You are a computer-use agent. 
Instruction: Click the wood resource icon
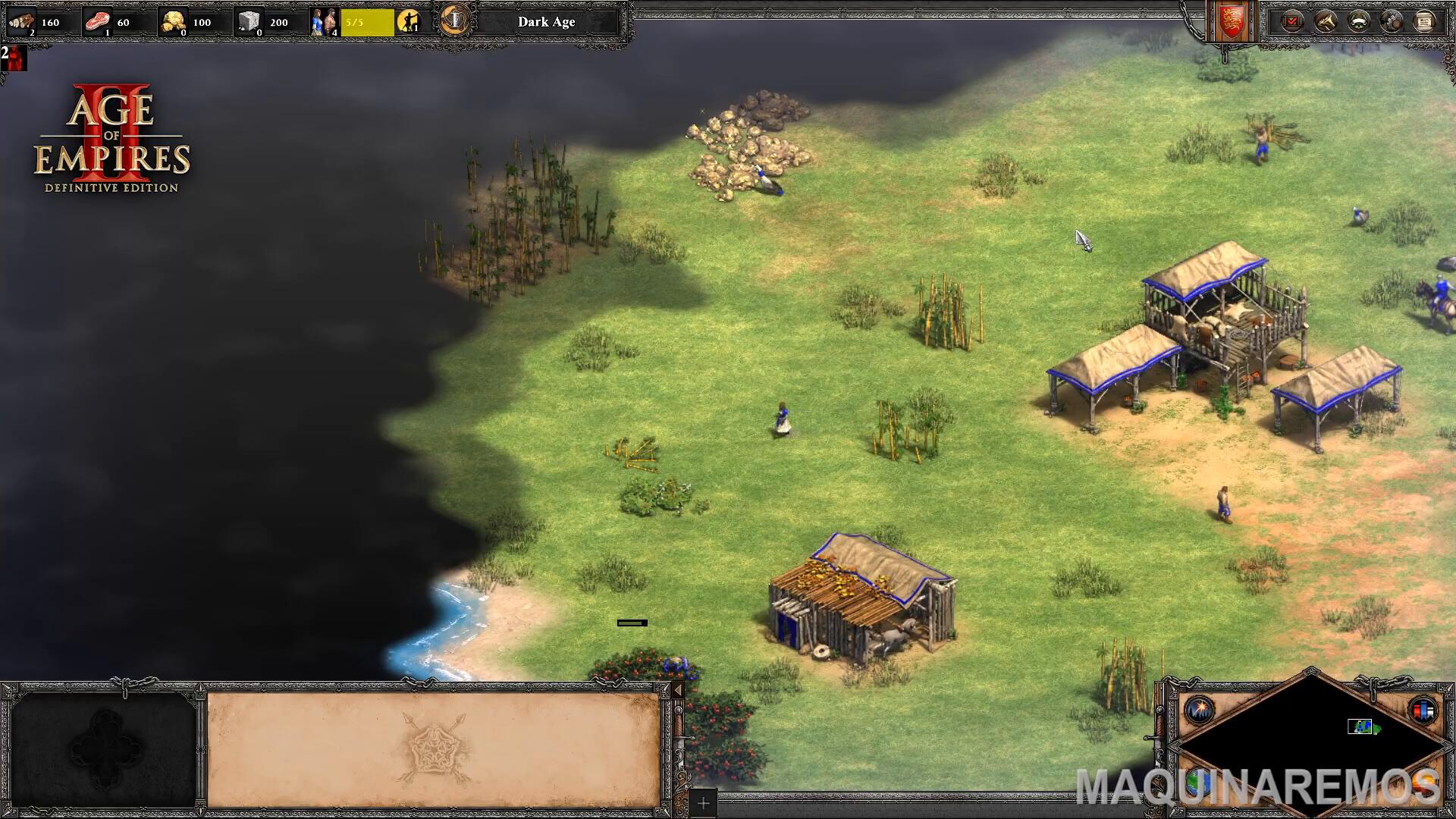[x=21, y=21]
